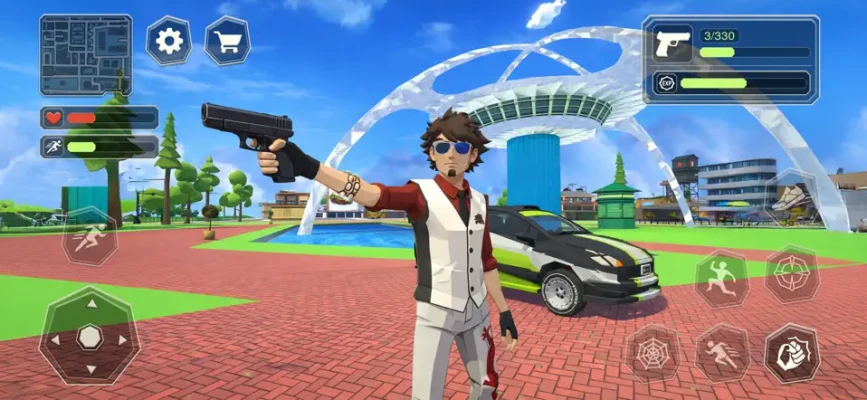Image resolution: width=867 pixels, height=400 pixels.
Task: Tap the jump action button
Action: [721, 280]
